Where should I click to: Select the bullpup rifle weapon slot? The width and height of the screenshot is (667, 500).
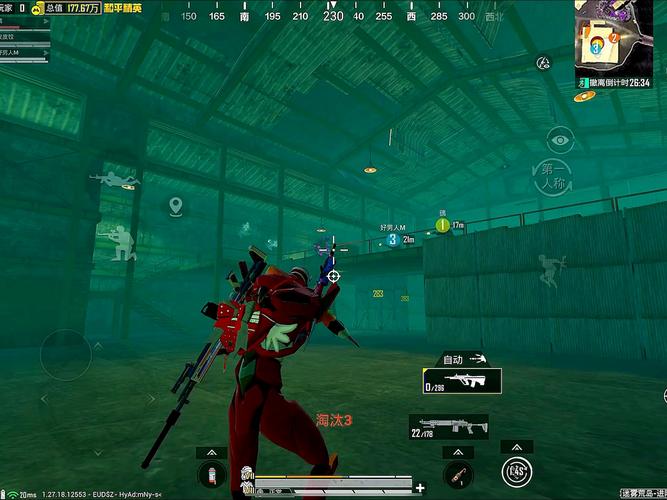coord(462,381)
